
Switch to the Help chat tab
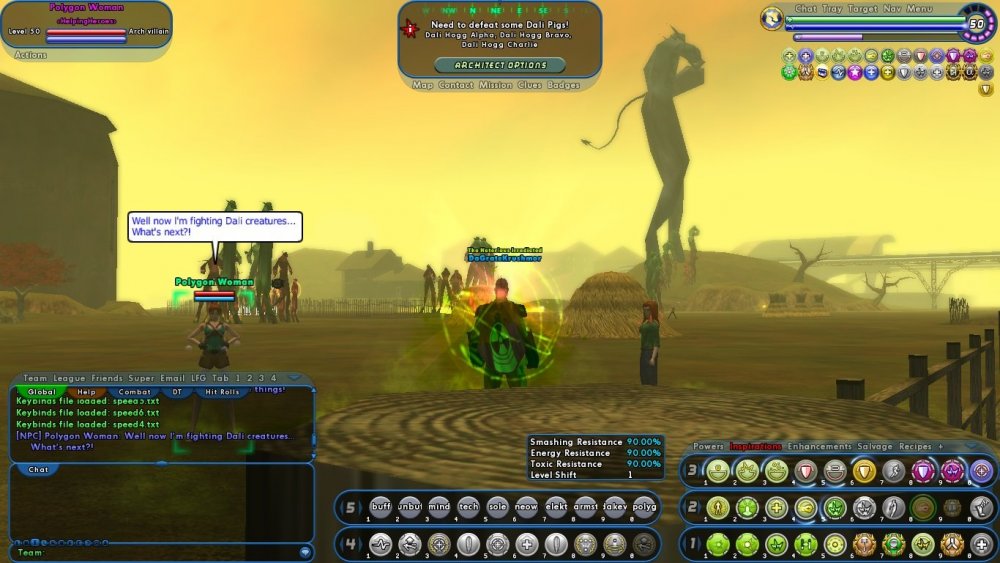(87, 392)
